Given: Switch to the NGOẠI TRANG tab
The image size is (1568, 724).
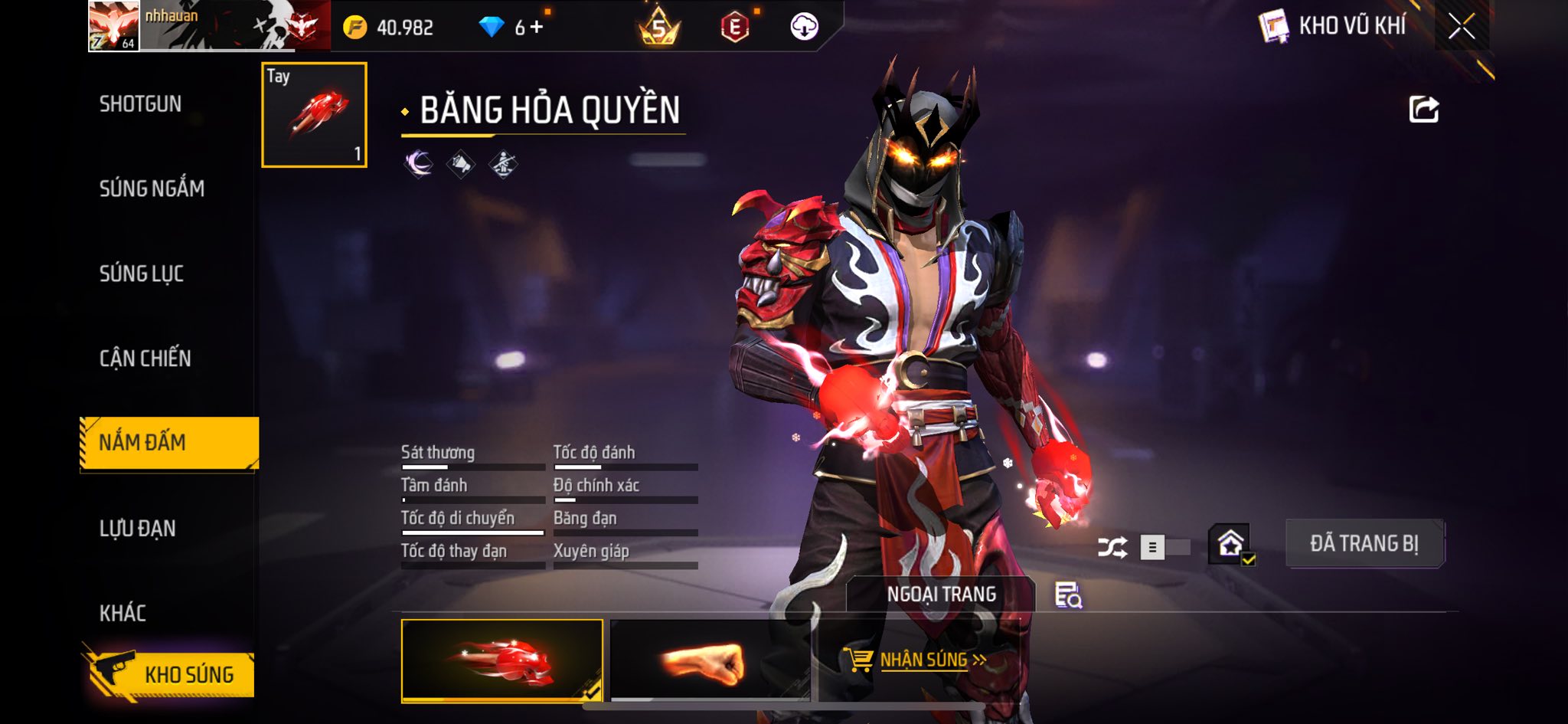Looking at the screenshot, I should pyautogui.click(x=941, y=595).
